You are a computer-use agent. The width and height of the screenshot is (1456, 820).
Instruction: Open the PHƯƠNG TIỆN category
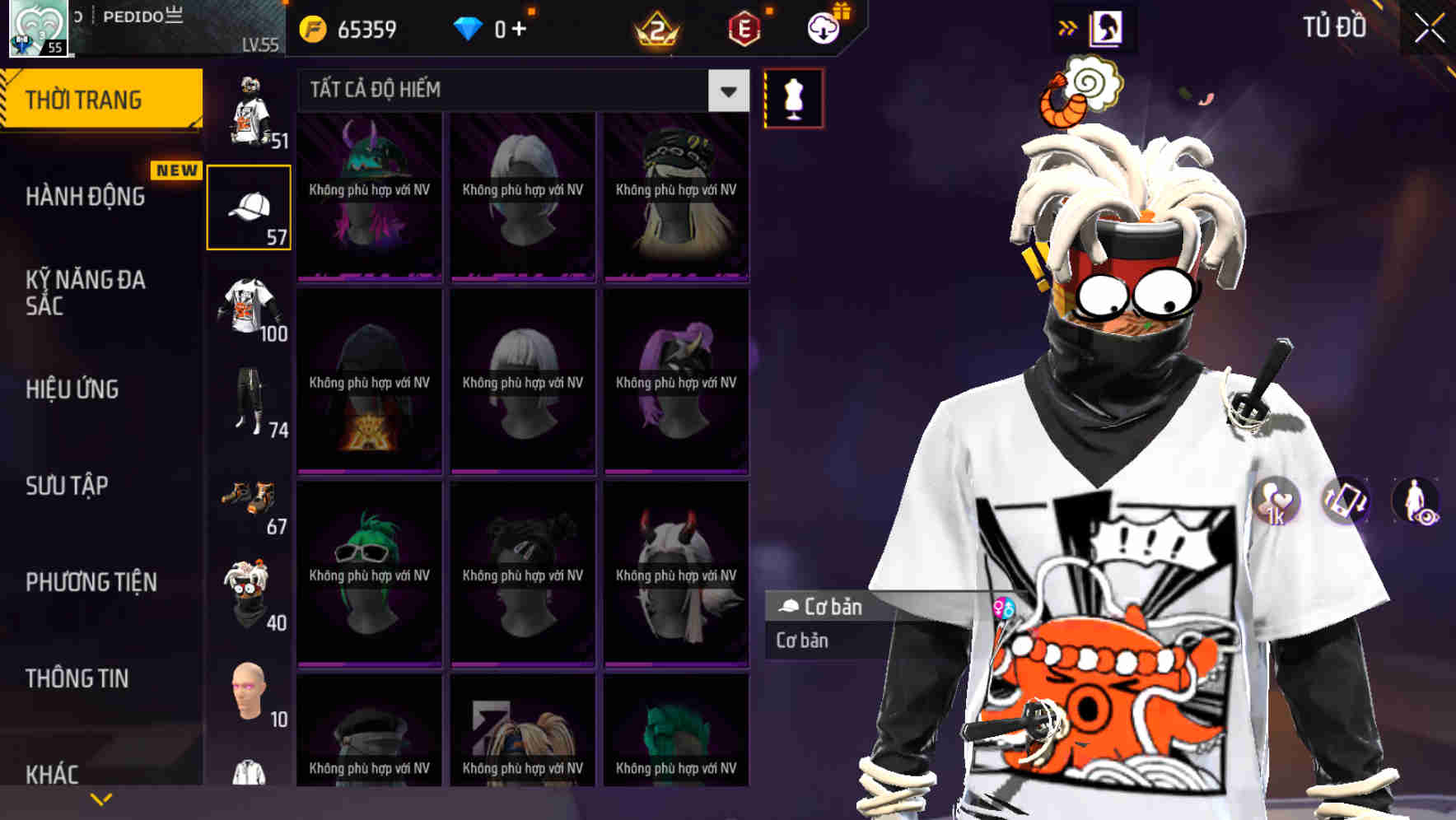91,582
